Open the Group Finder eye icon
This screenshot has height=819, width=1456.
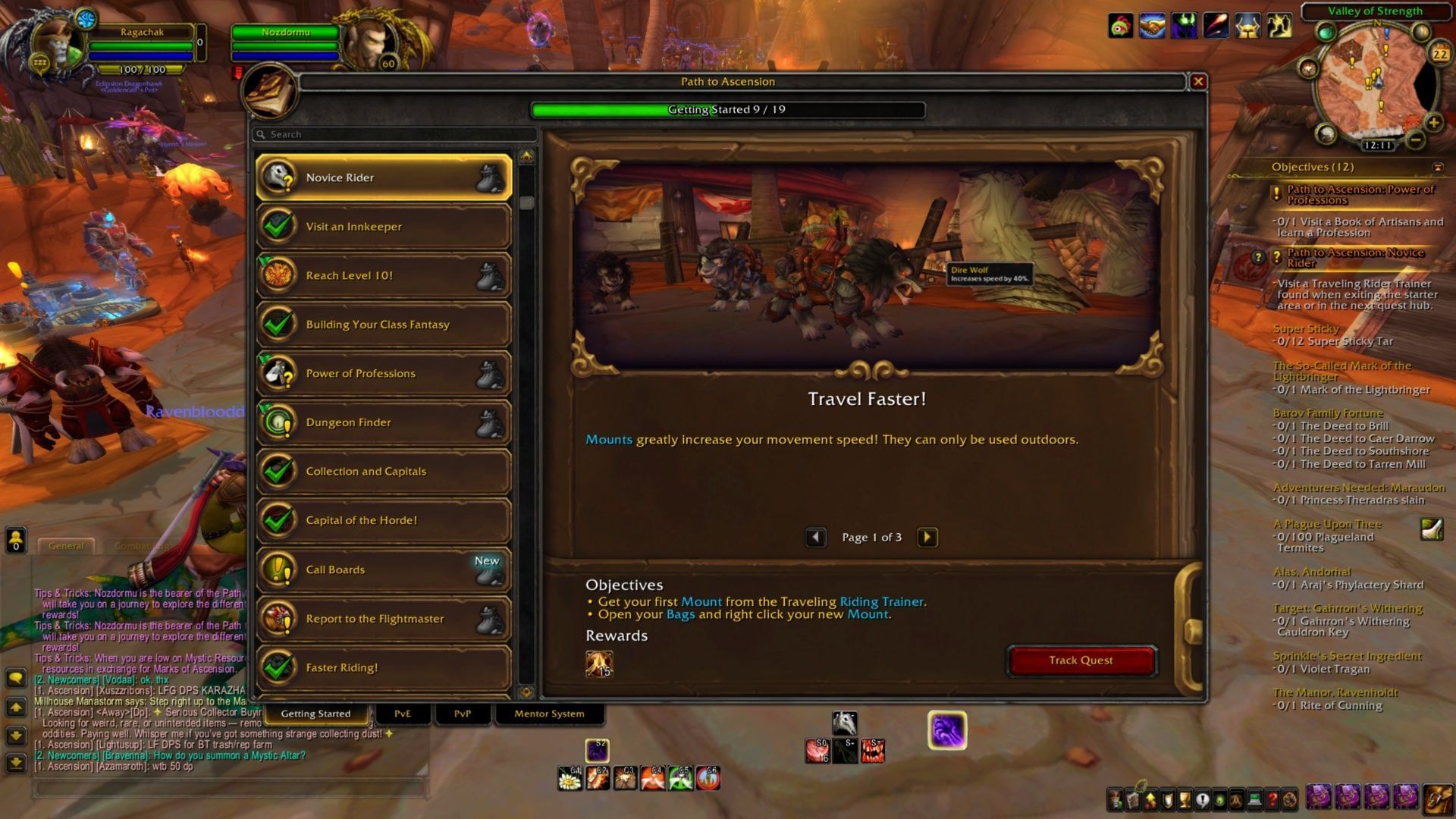(1220, 800)
